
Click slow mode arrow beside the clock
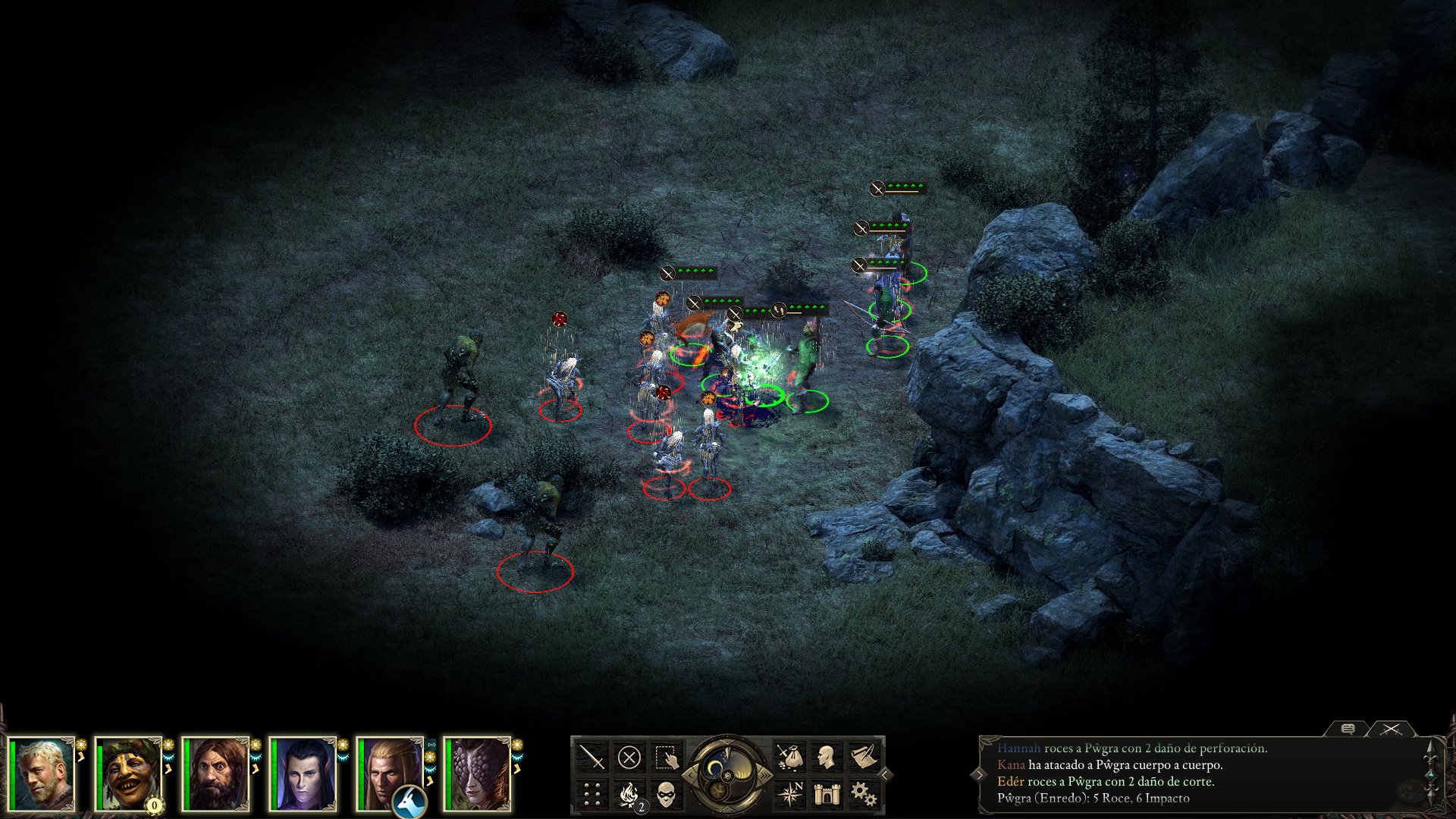pyautogui.click(x=690, y=774)
